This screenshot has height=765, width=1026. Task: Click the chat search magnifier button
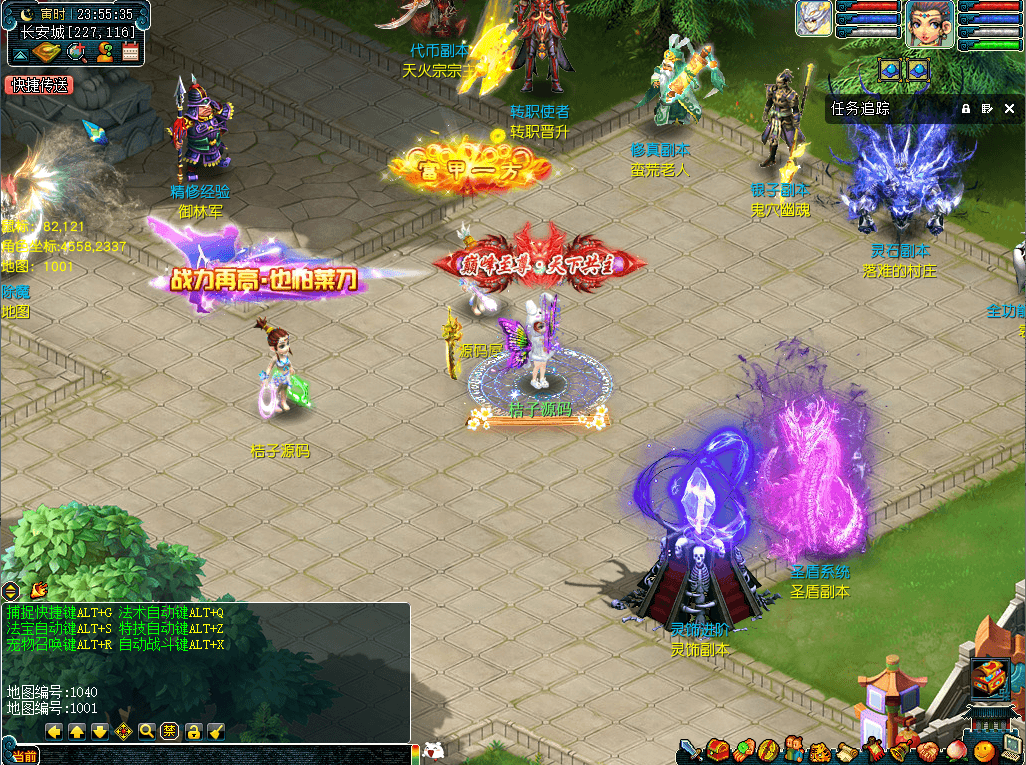[147, 731]
